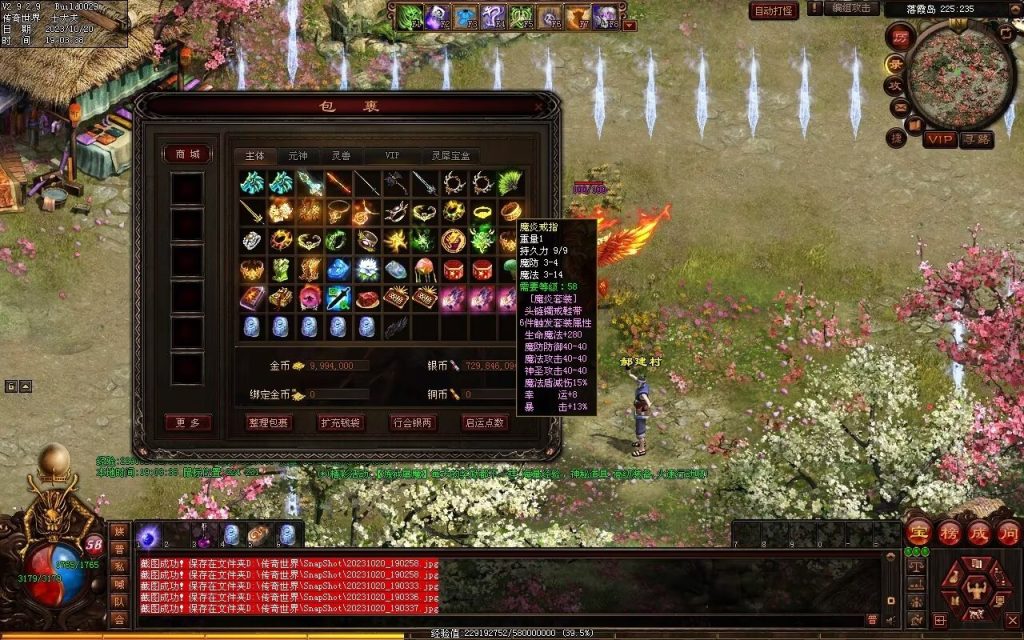Select the white lotus flower item

click(x=367, y=270)
